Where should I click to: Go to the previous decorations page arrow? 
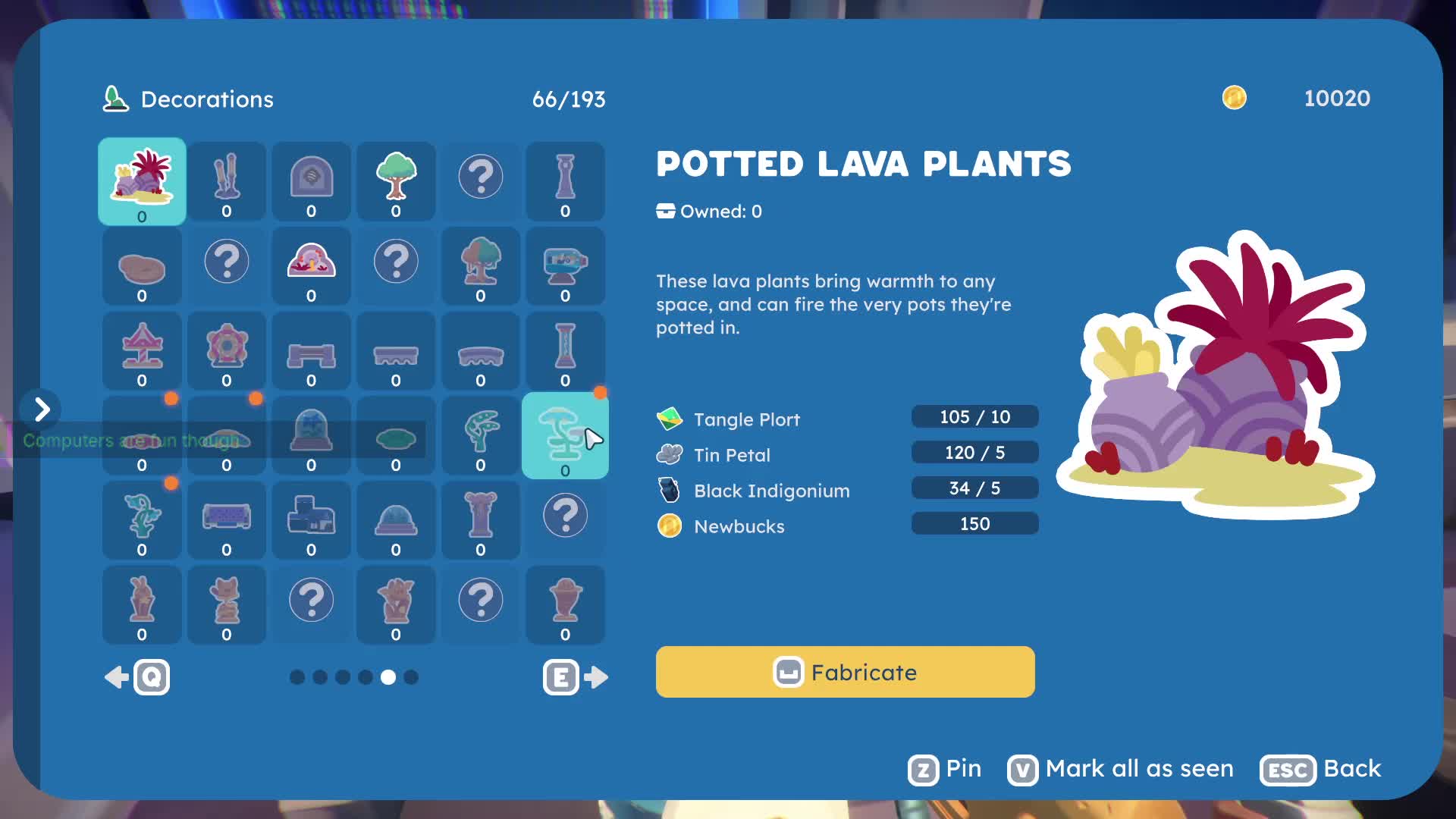click(x=136, y=677)
